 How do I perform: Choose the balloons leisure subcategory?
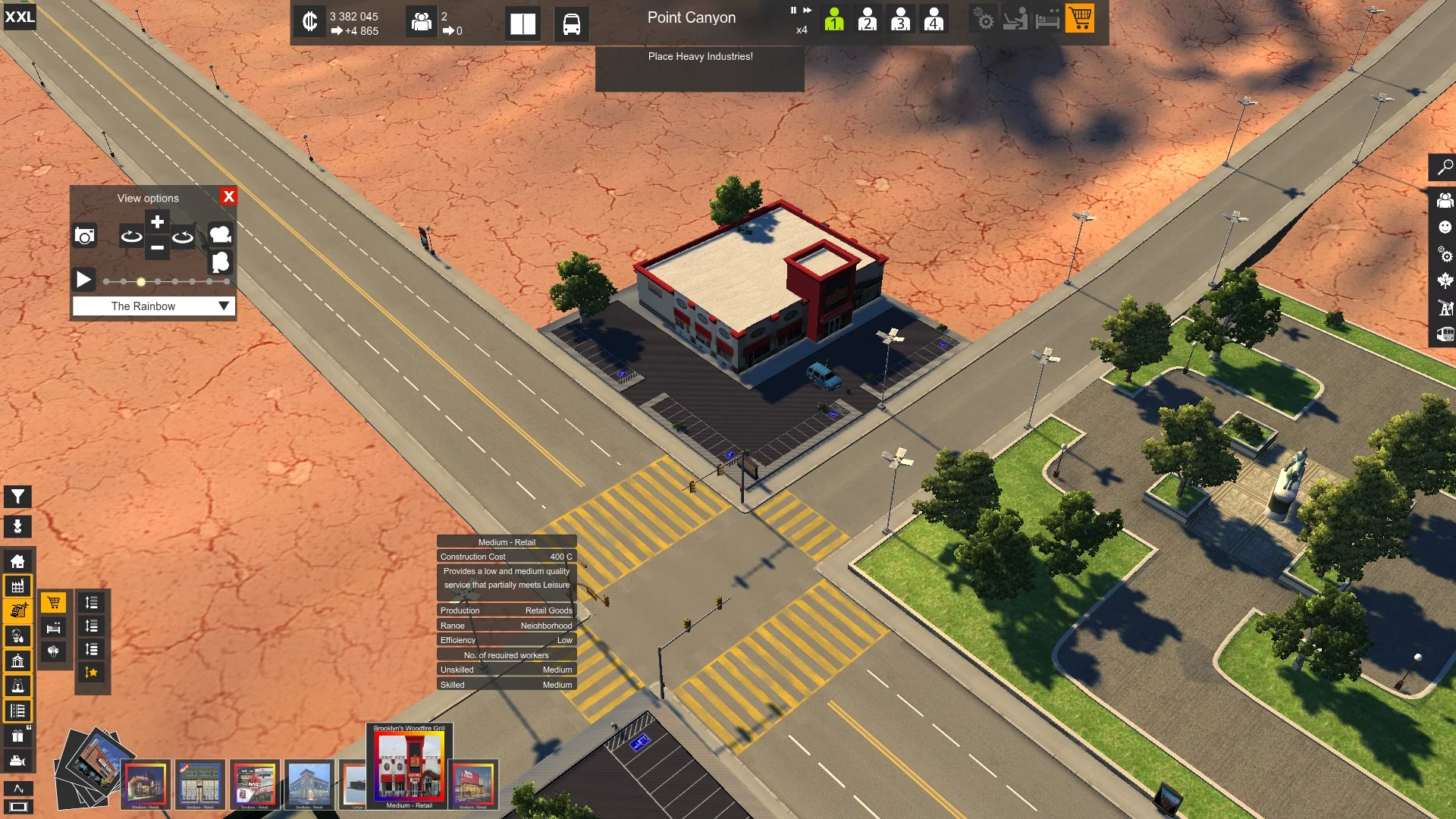point(53,651)
